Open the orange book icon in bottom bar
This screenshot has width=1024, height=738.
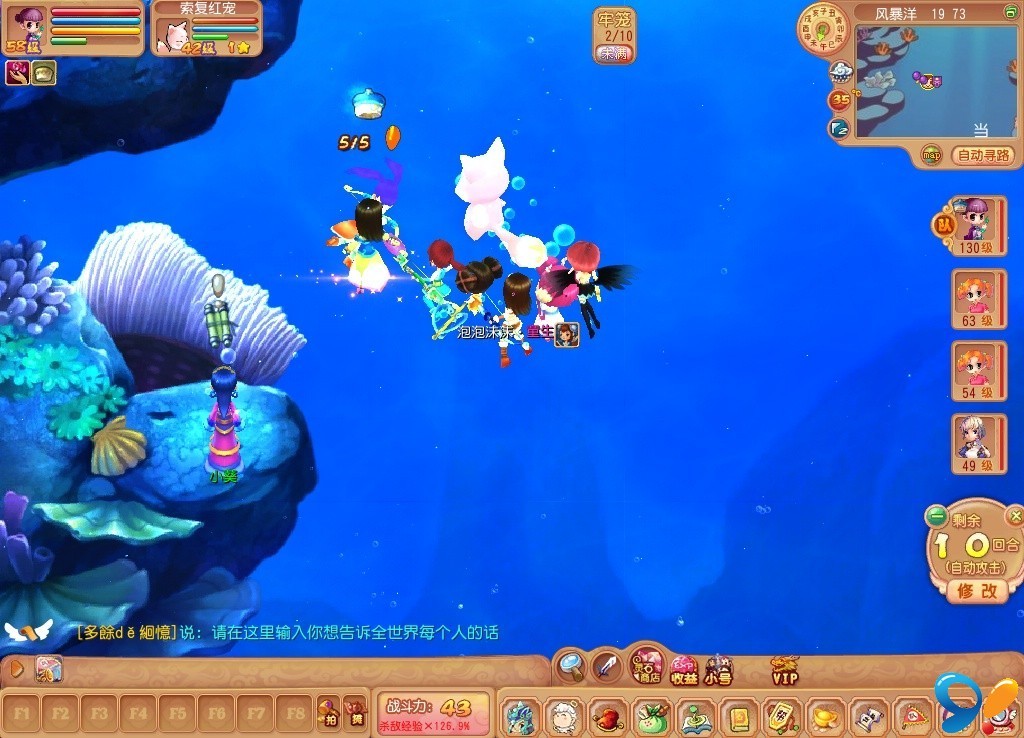click(739, 717)
